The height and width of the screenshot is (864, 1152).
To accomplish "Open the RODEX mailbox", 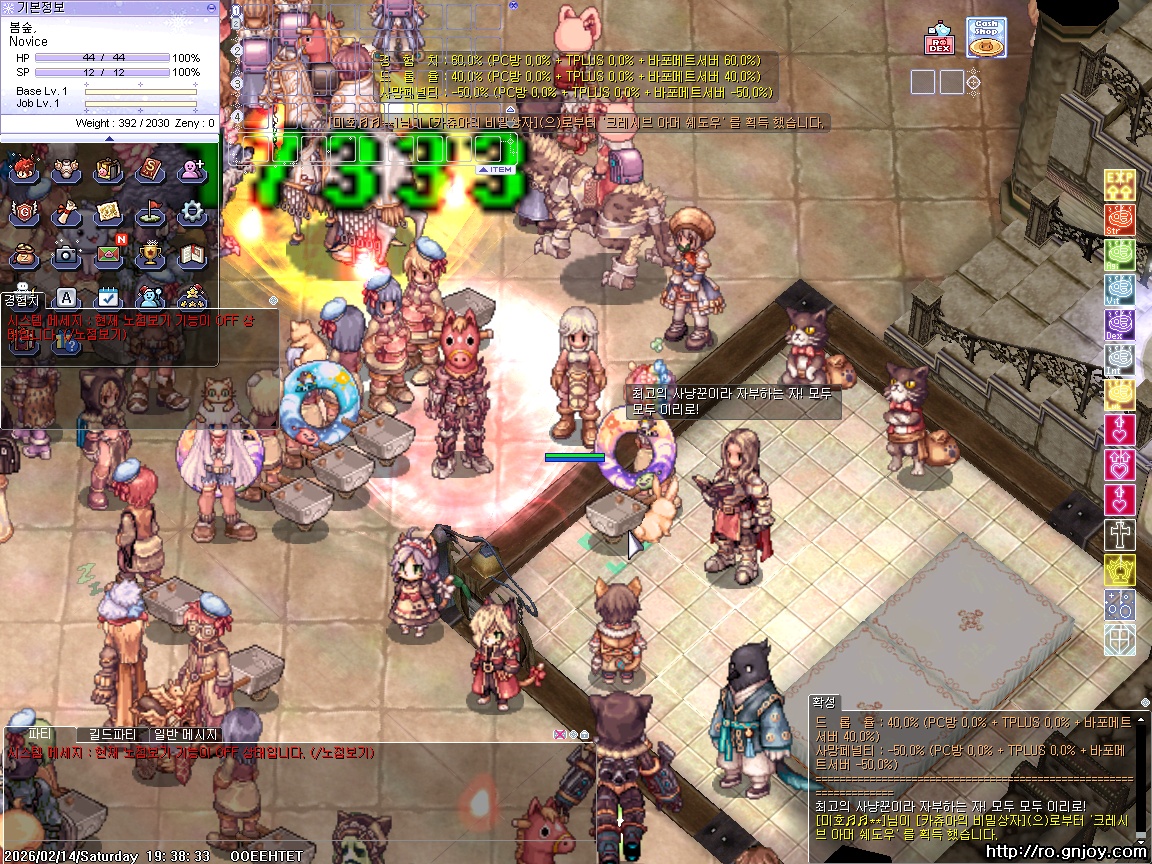I will [939, 38].
